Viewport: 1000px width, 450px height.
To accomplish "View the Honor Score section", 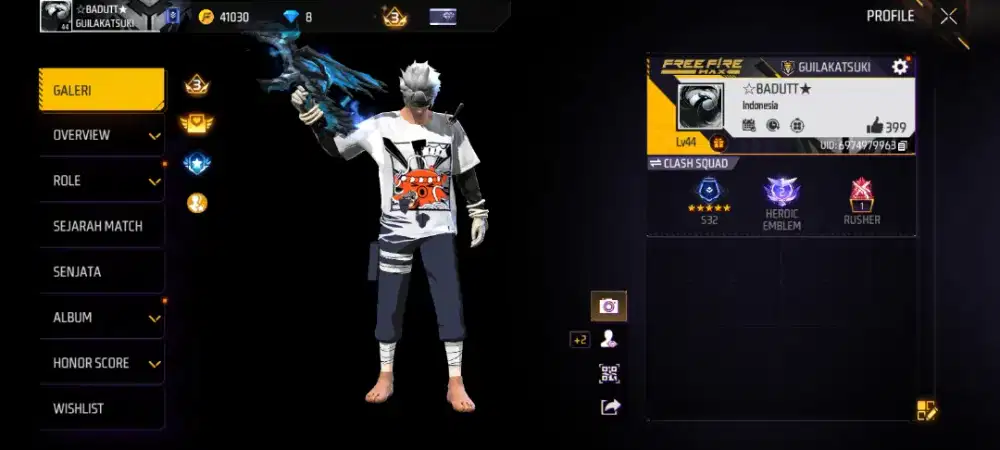I will [101, 363].
